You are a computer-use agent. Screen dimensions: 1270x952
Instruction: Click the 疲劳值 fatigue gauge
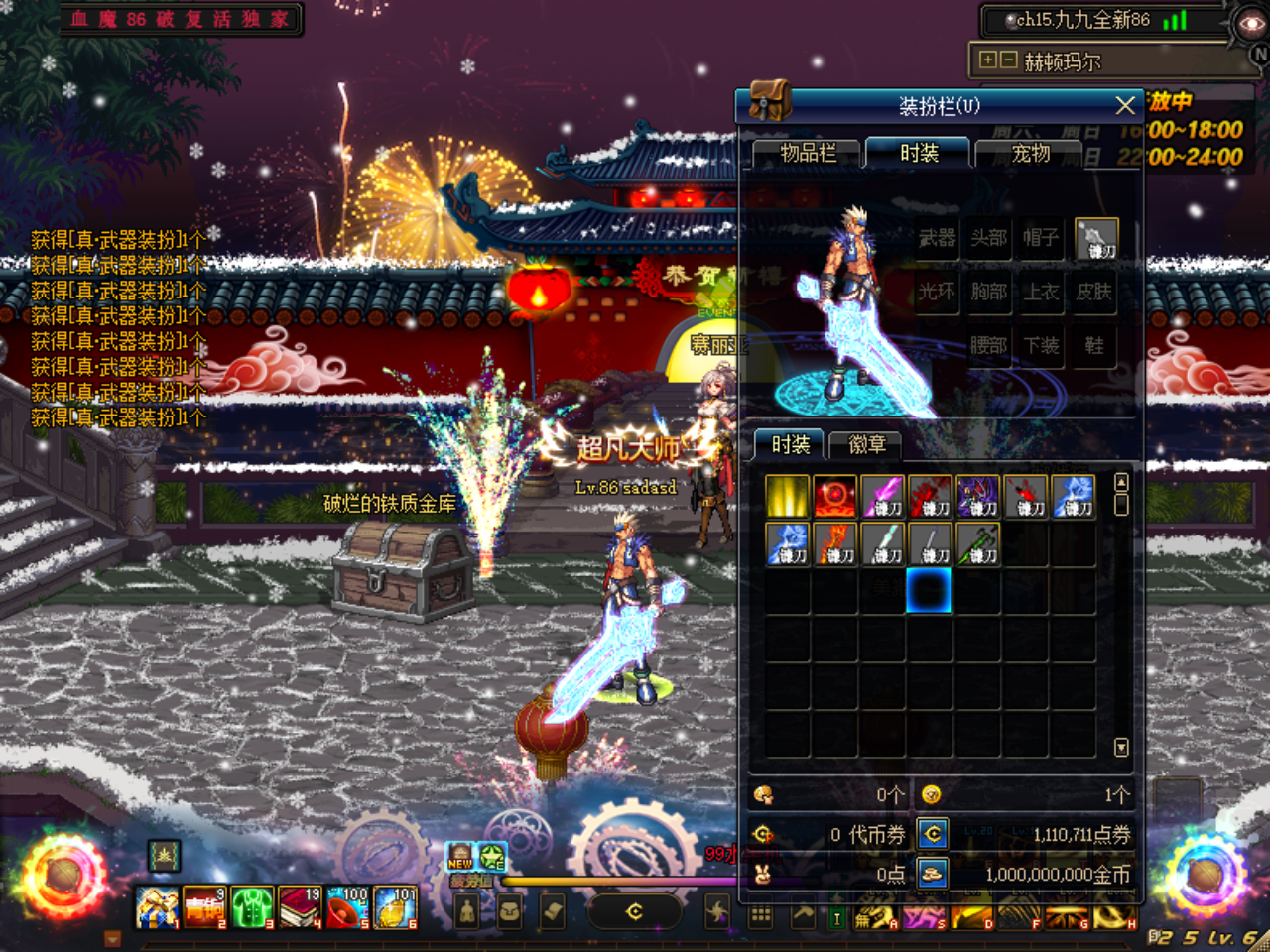pyautogui.click(x=595, y=879)
